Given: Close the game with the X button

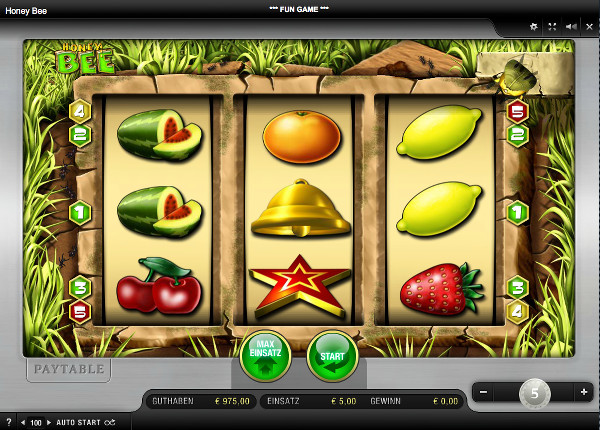Looking at the screenshot, I should 588,27.
